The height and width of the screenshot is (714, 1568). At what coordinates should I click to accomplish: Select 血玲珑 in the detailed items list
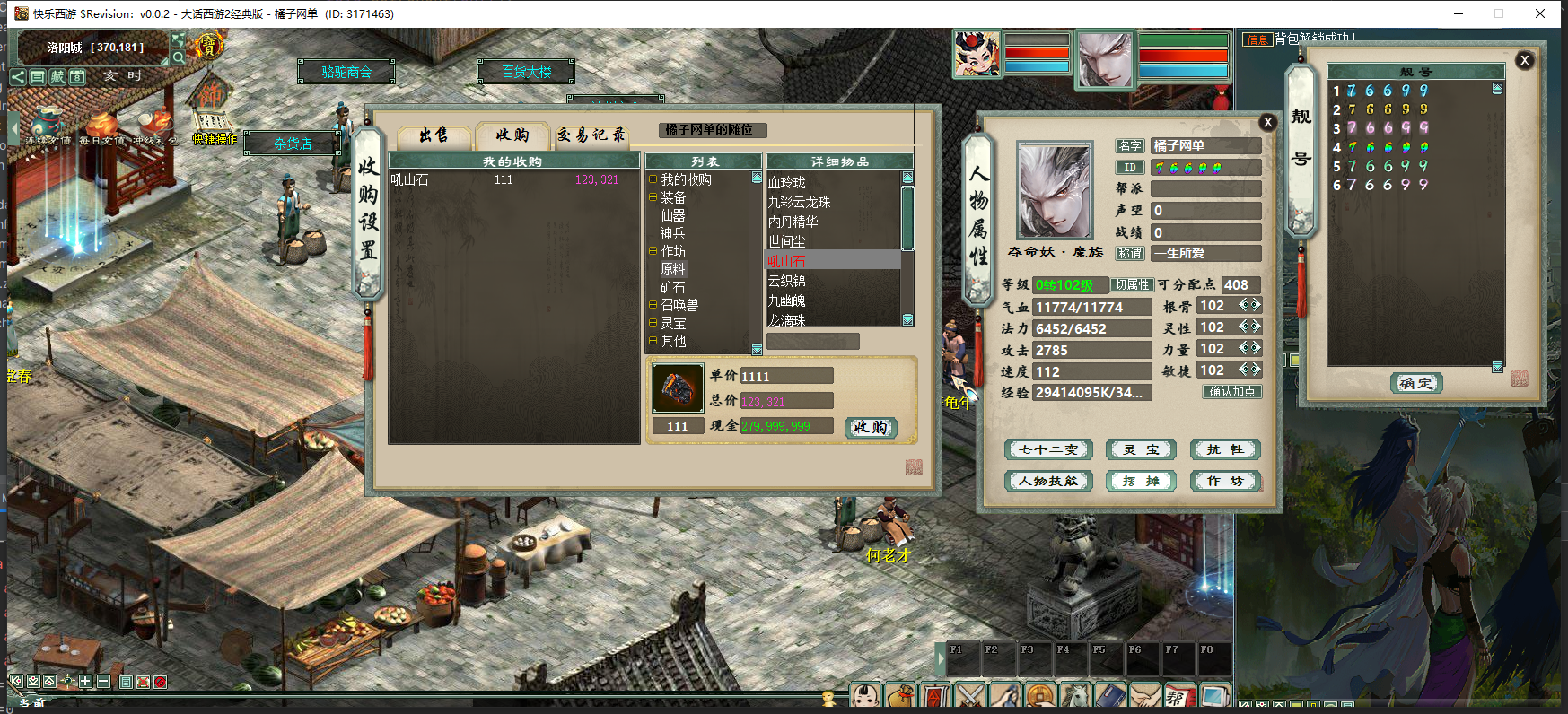[787, 183]
